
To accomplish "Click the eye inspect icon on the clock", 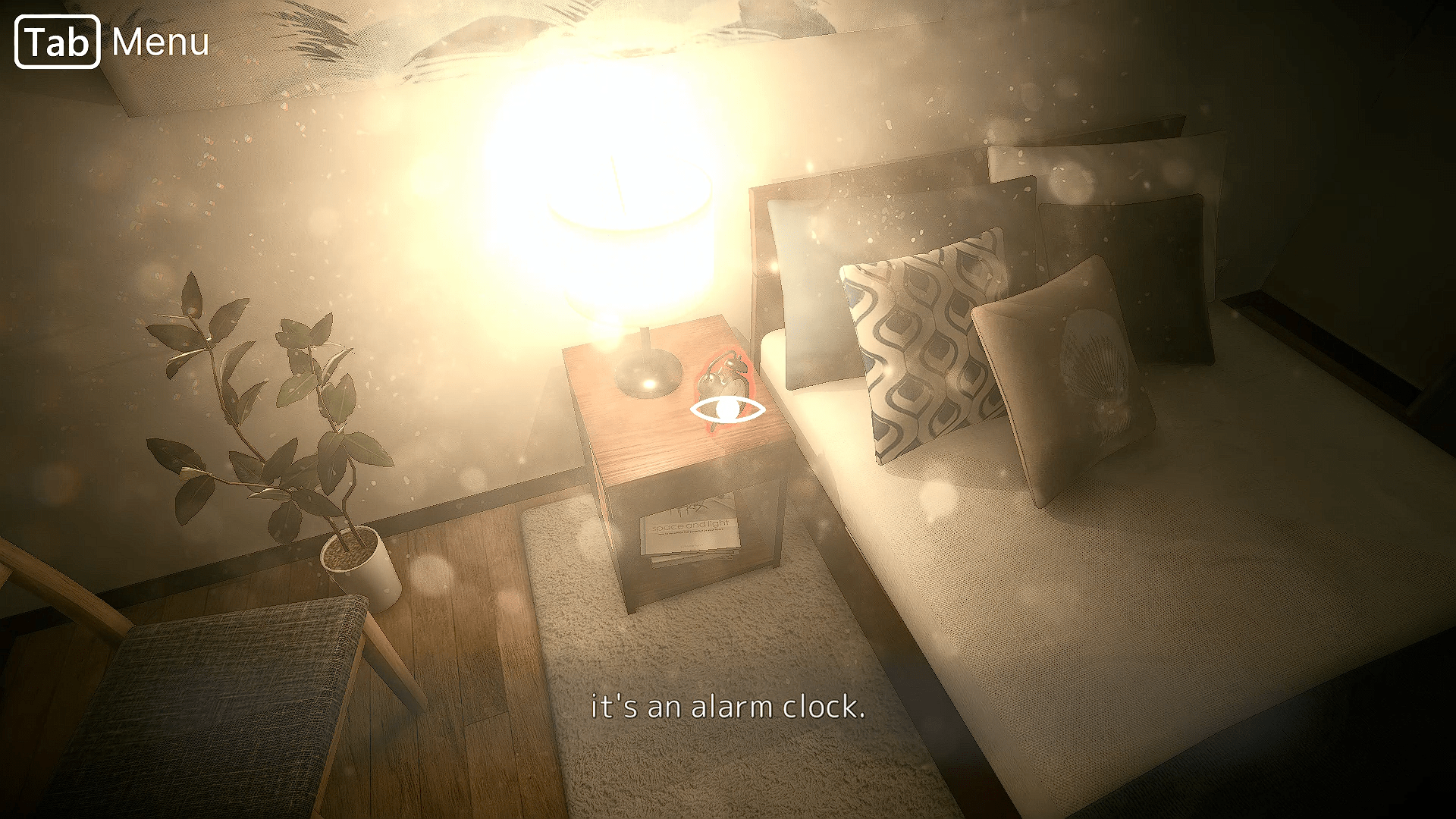I will [726, 407].
